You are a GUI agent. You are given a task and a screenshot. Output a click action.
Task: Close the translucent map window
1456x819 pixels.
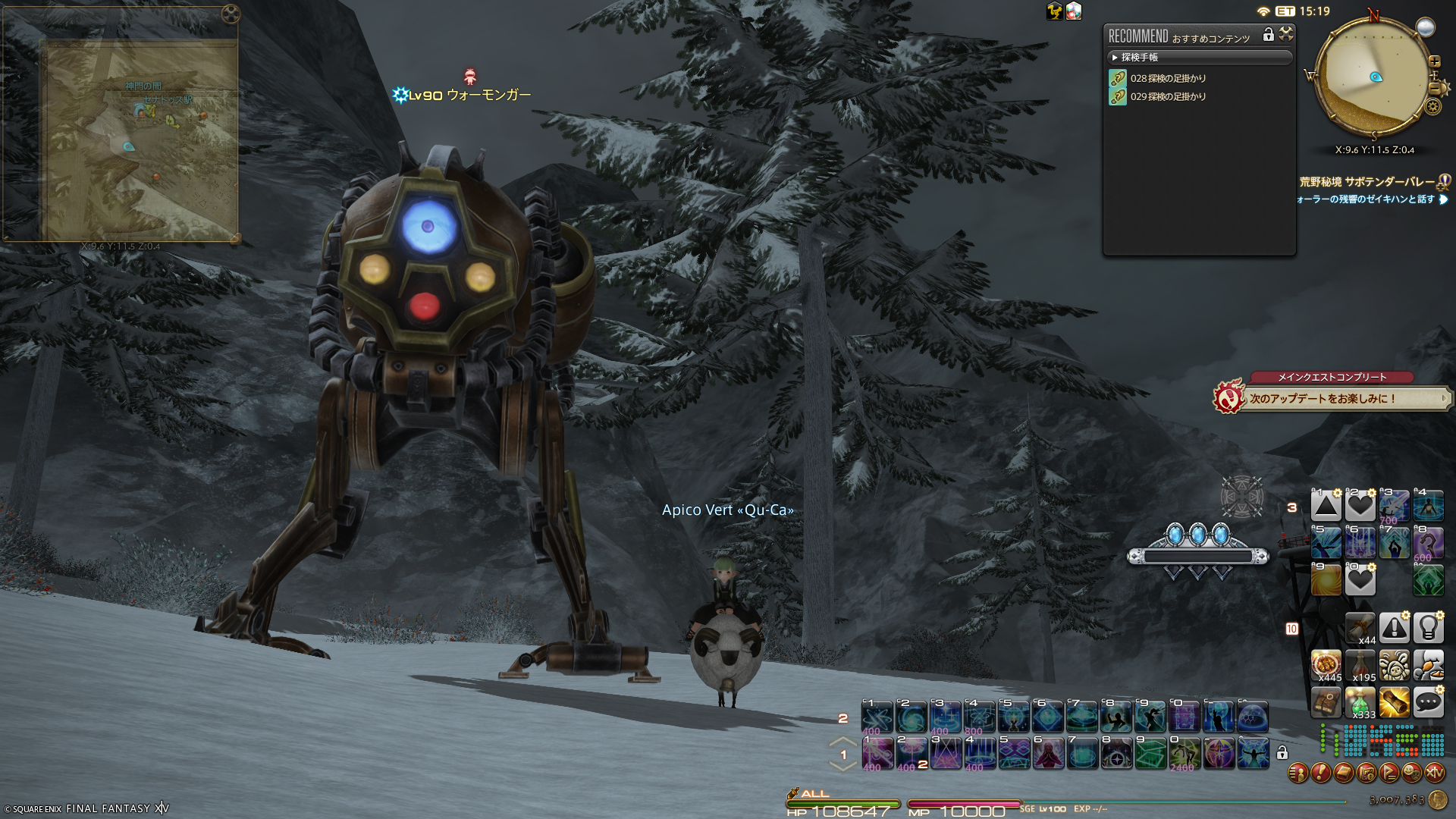pos(231,14)
